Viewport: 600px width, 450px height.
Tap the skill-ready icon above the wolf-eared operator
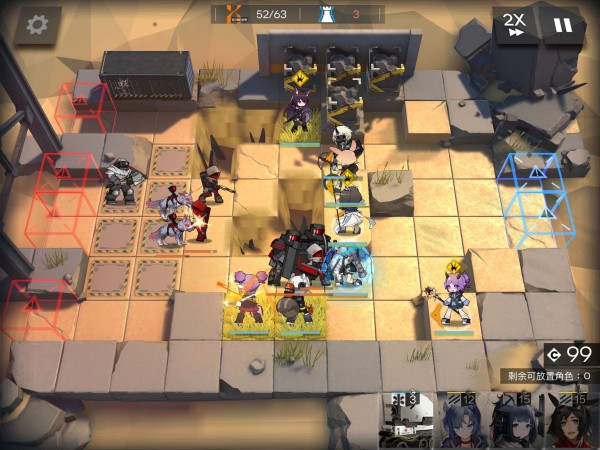298,77
